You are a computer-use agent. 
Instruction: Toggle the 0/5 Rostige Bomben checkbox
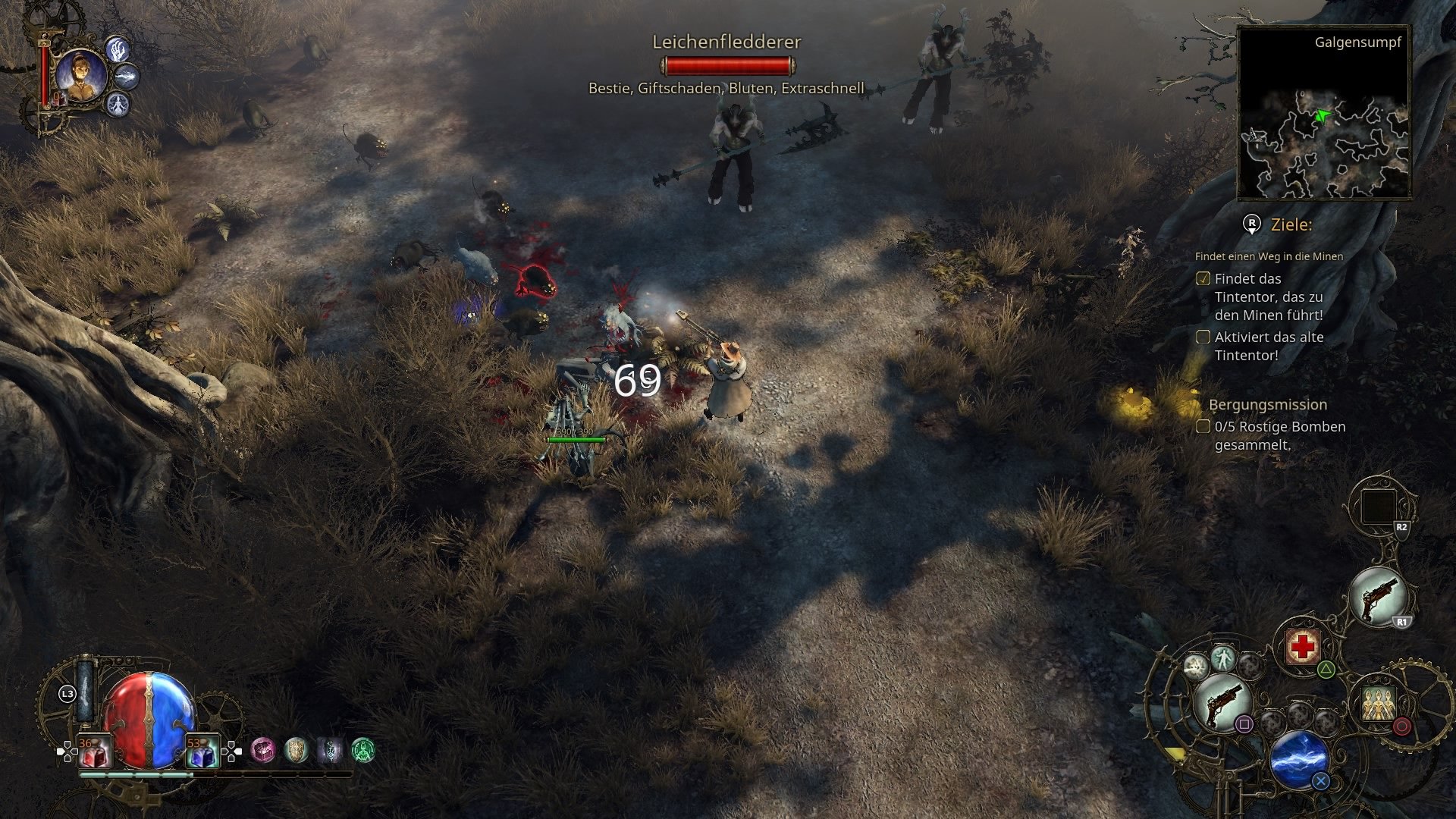(1203, 427)
